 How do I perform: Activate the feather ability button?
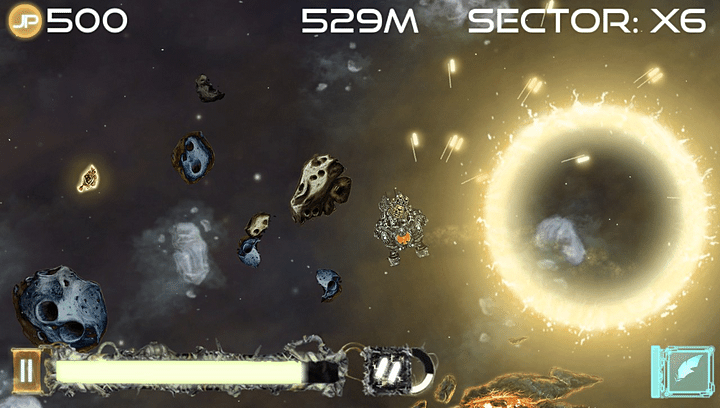683,373
